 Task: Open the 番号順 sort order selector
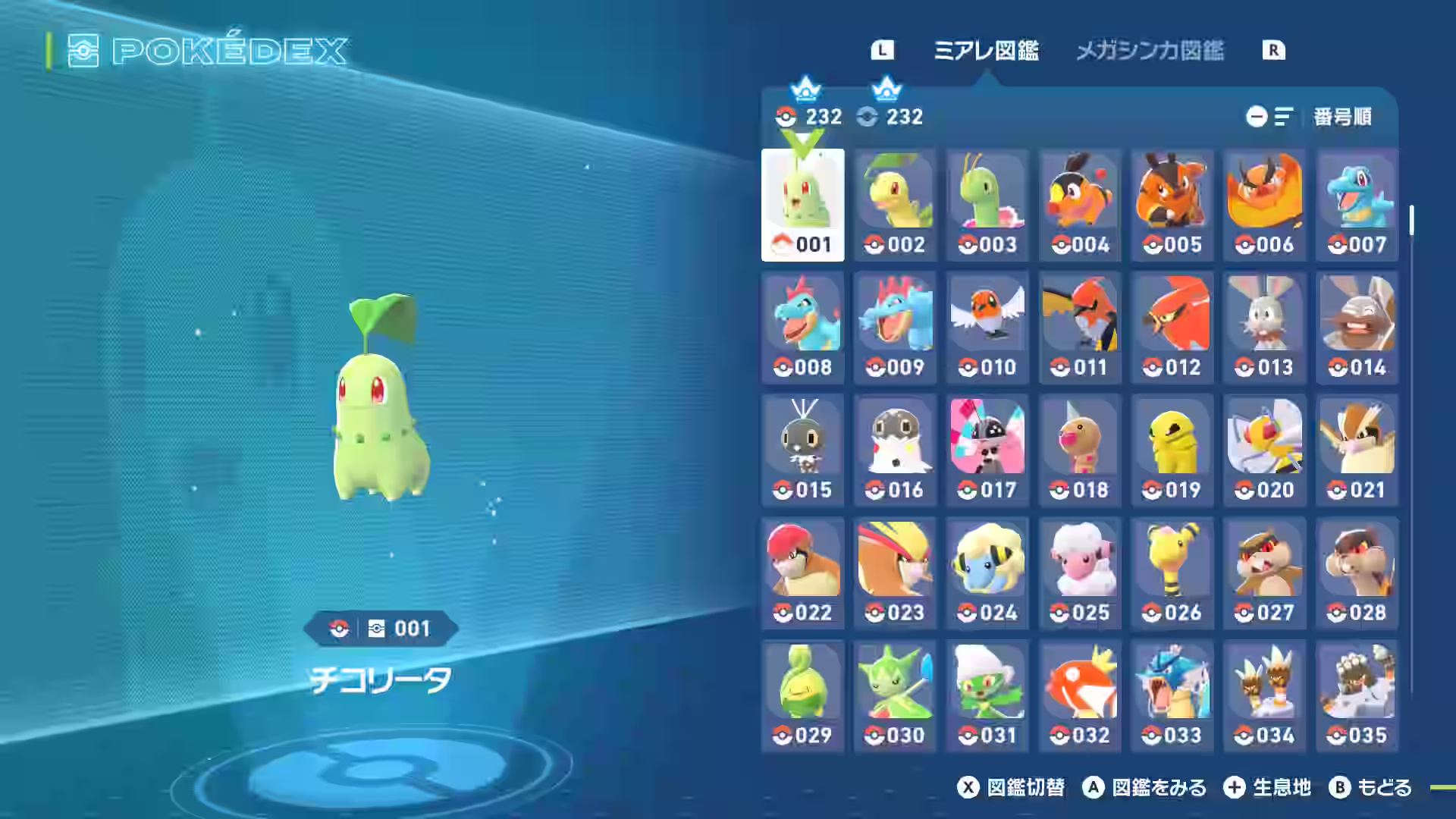[1344, 117]
